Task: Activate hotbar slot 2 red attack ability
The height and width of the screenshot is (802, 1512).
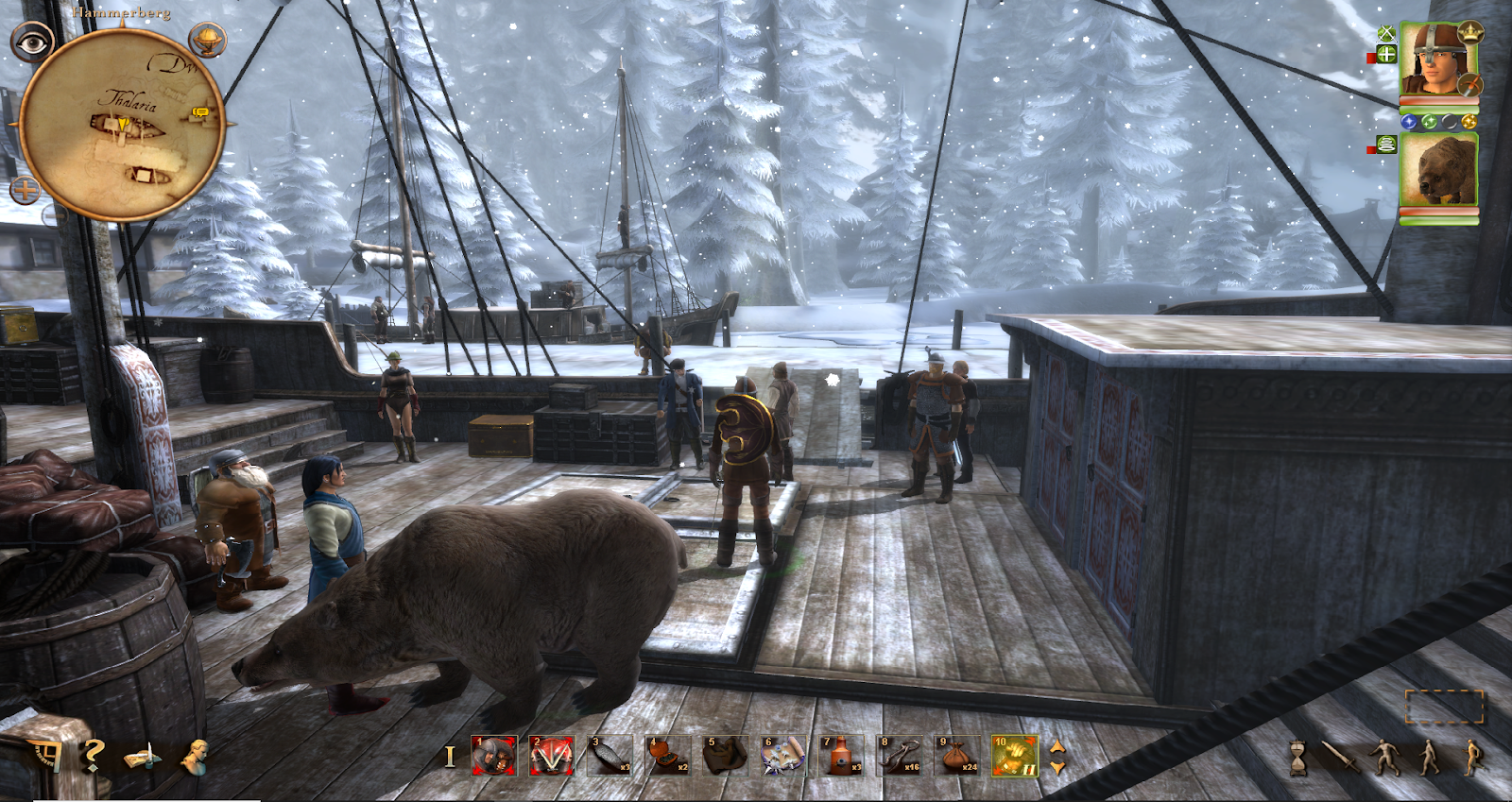Action: pos(551,756)
